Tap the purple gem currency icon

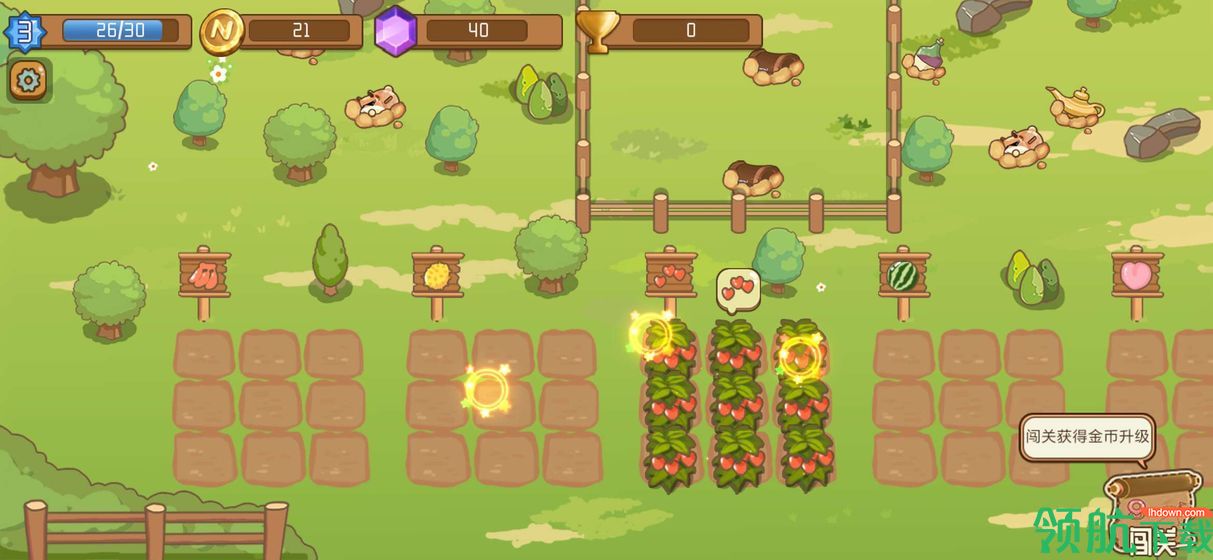point(395,32)
